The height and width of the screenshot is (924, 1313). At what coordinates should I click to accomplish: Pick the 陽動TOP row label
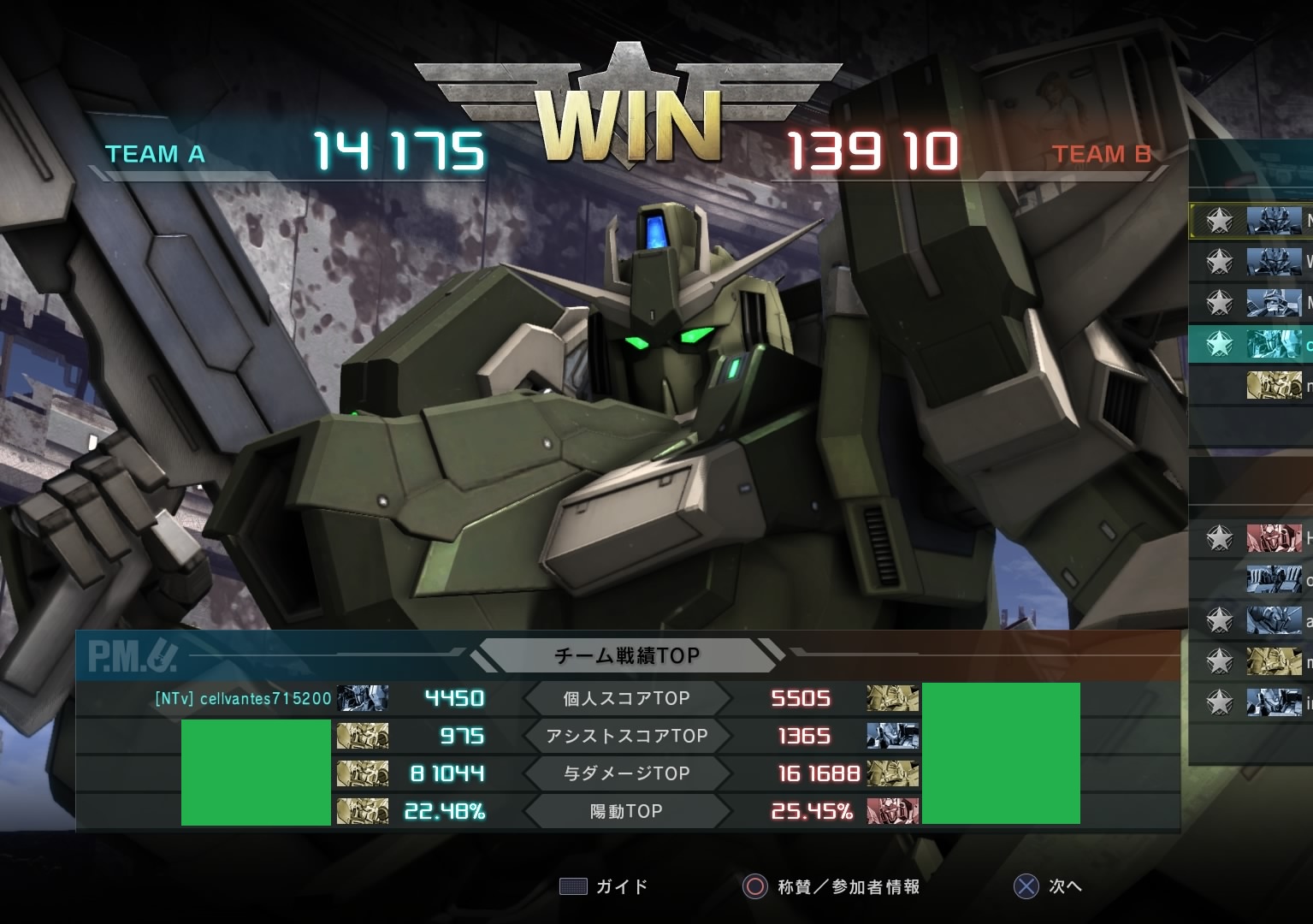(x=626, y=811)
